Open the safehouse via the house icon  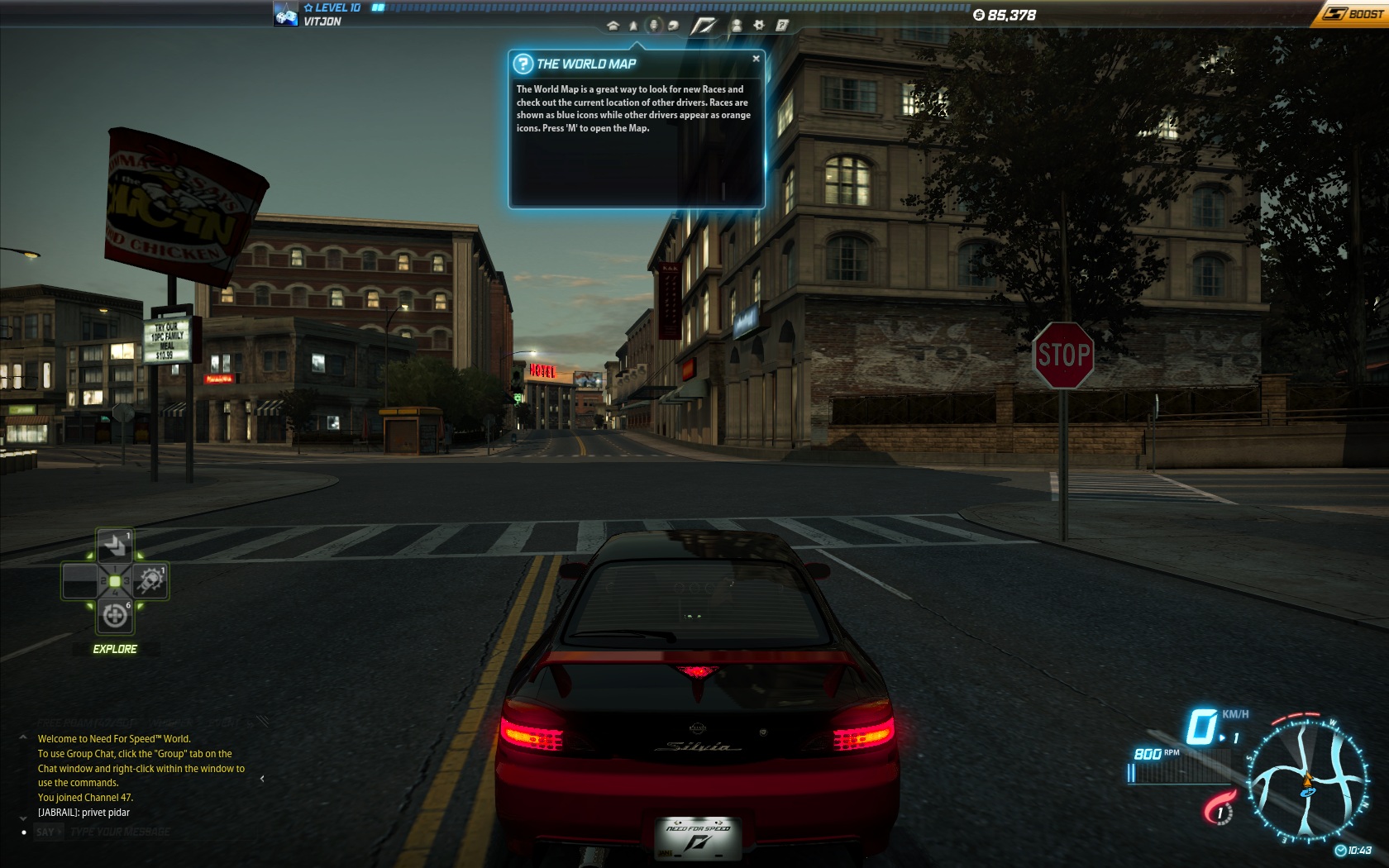(613, 26)
